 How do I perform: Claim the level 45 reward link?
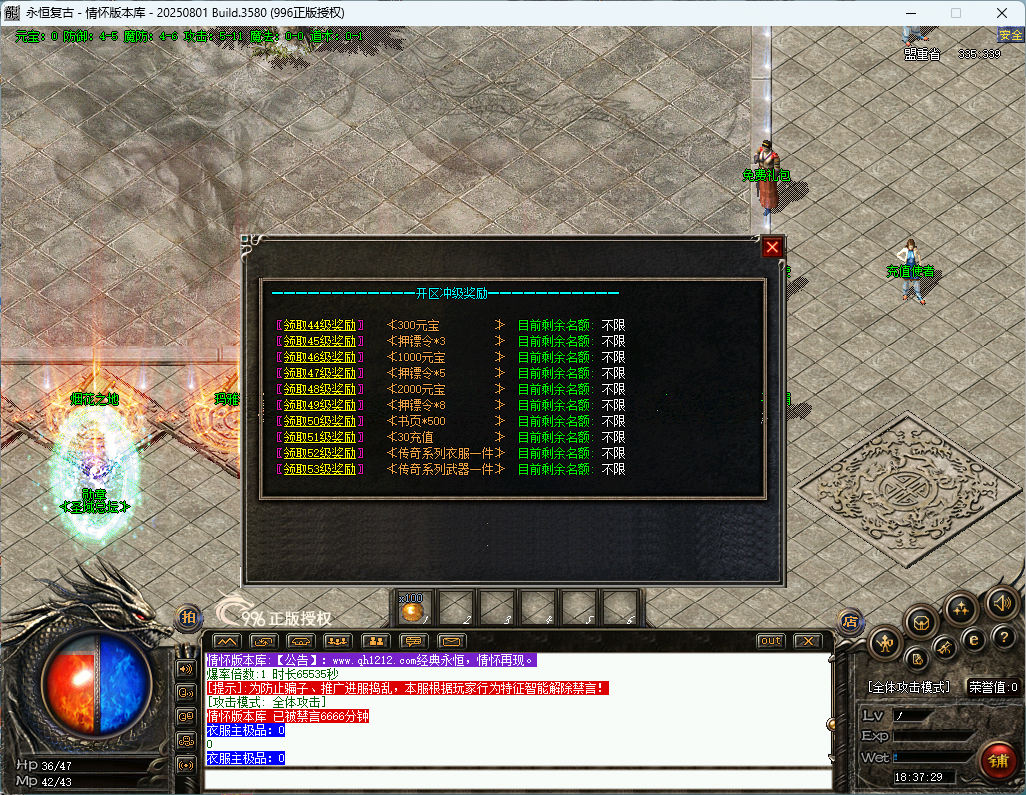pyautogui.click(x=320, y=341)
